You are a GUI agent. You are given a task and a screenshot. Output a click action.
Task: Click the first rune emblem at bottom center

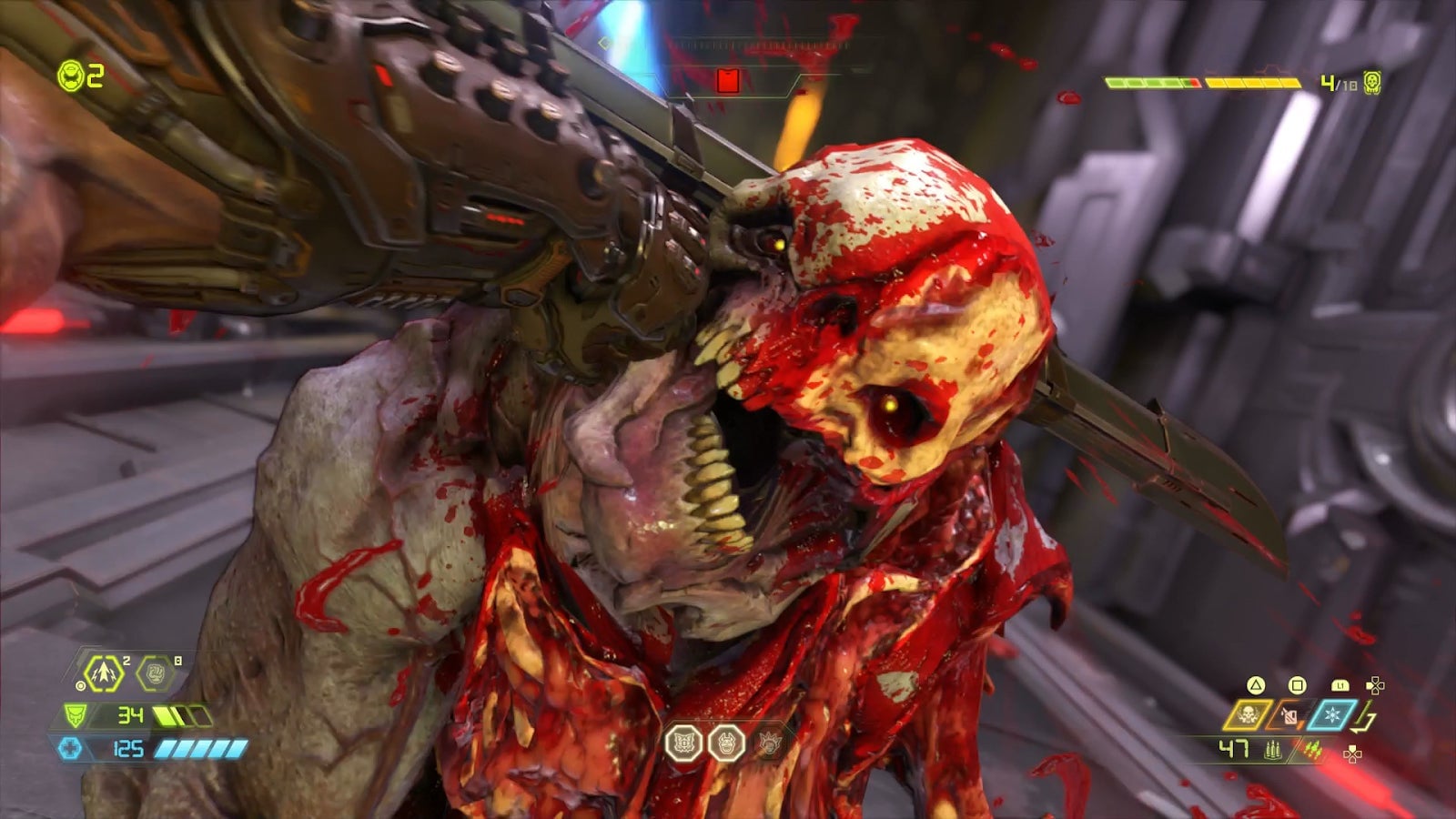click(x=682, y=743)
